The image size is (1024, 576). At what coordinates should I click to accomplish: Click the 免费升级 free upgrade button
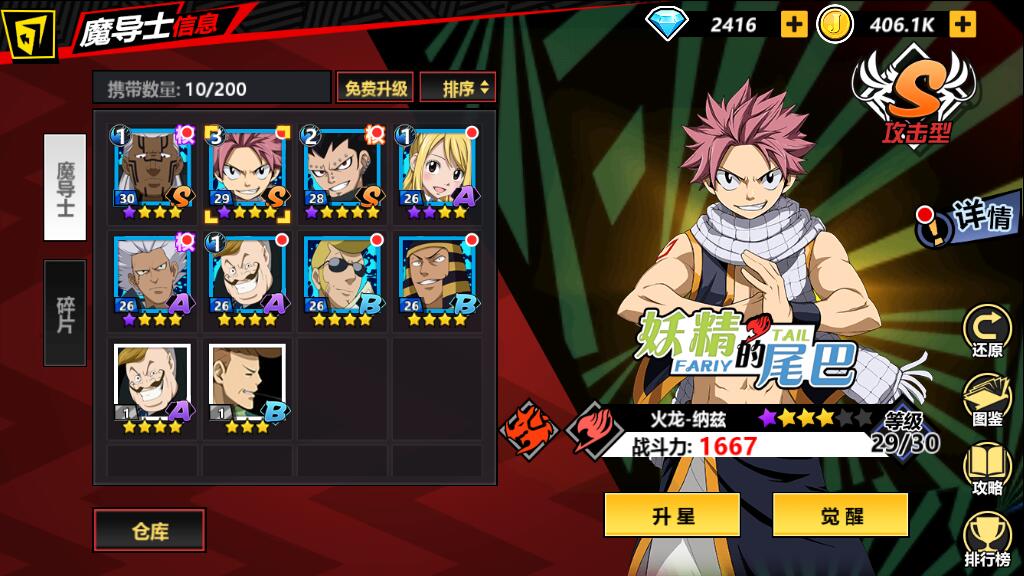pyautogui.click(x=376, y=88)
